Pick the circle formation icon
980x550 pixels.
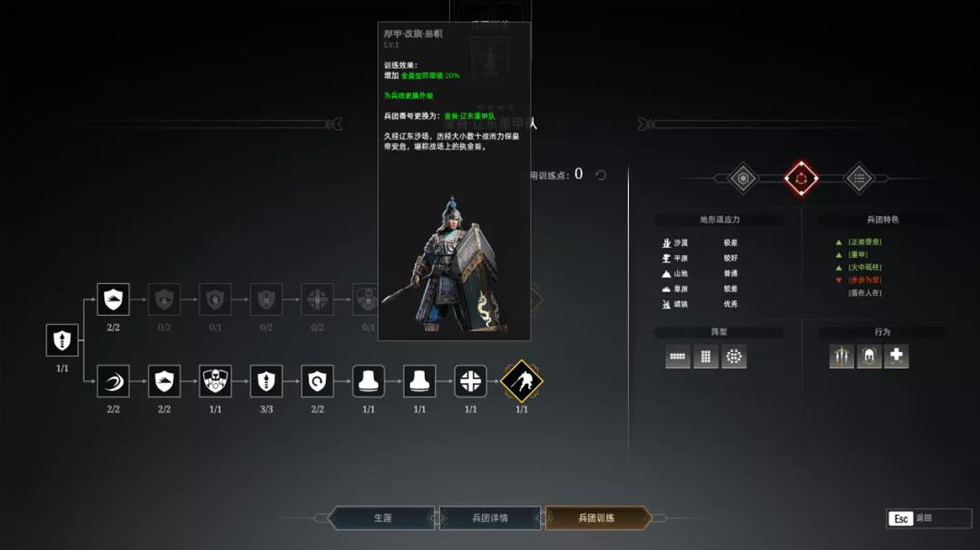(734, 356)
